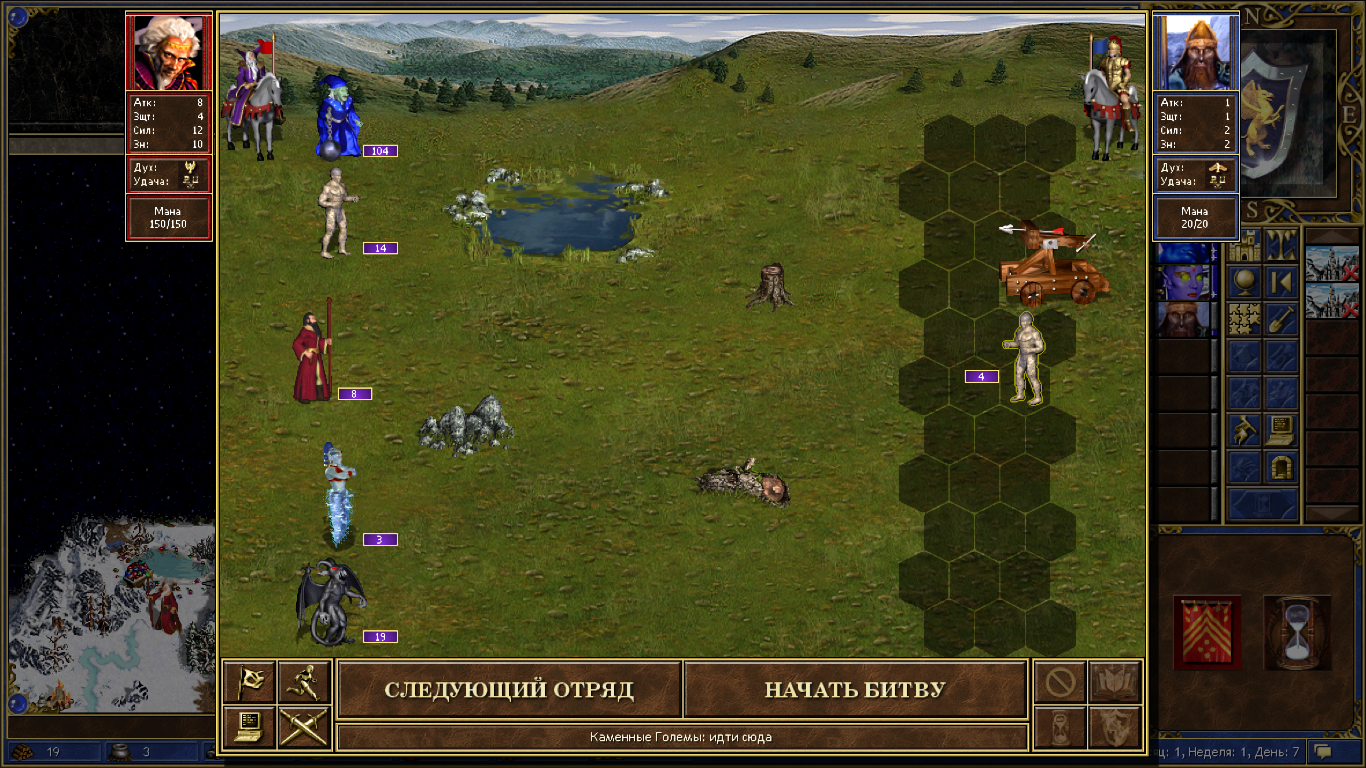The image size is (1366, 768).
Task: Start the fight with "Начать битву"
Action: pyautogui.click(x=855, y=690)
